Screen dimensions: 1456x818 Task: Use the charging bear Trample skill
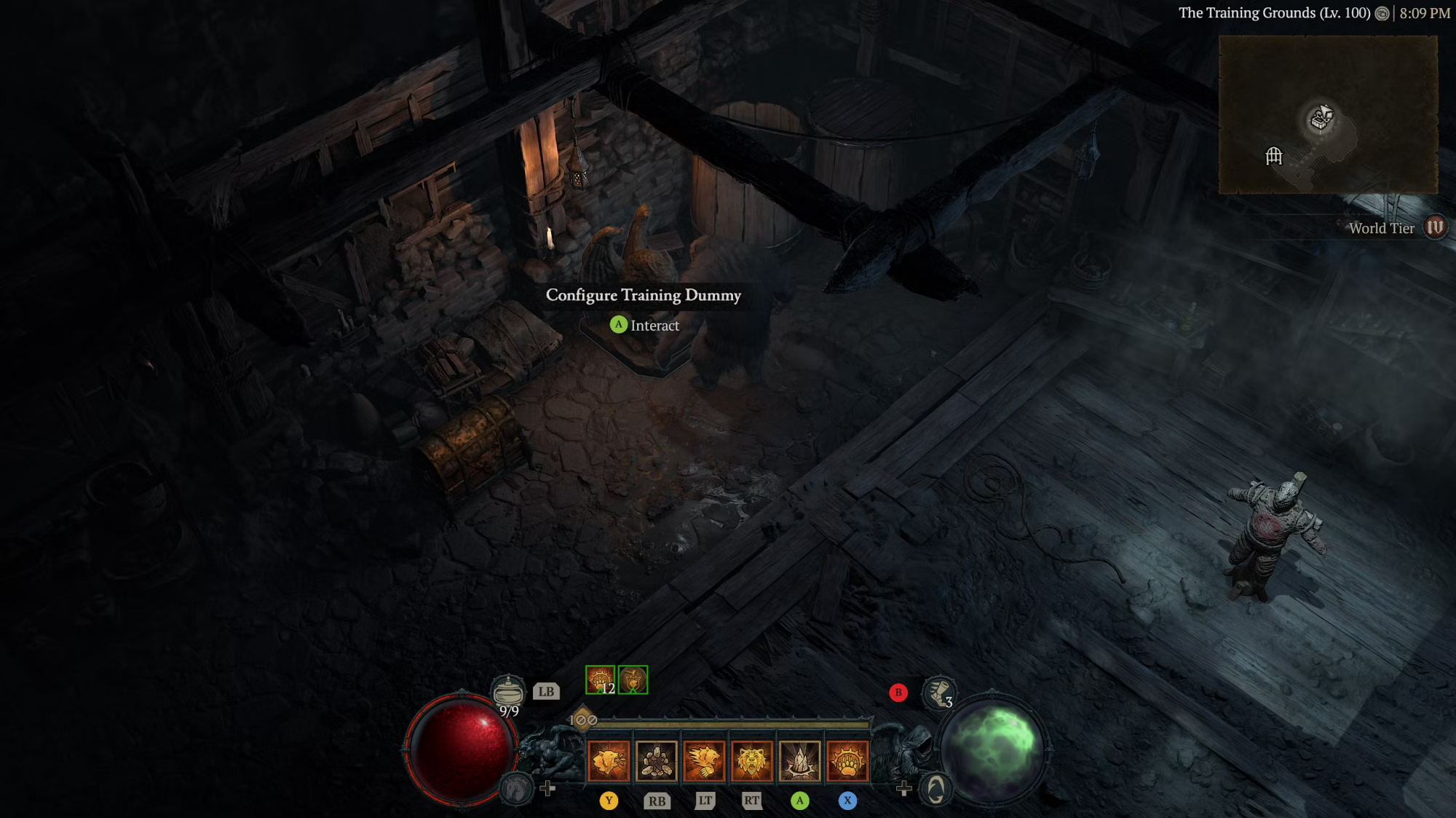pyautogui.click(x=705, y=761)
